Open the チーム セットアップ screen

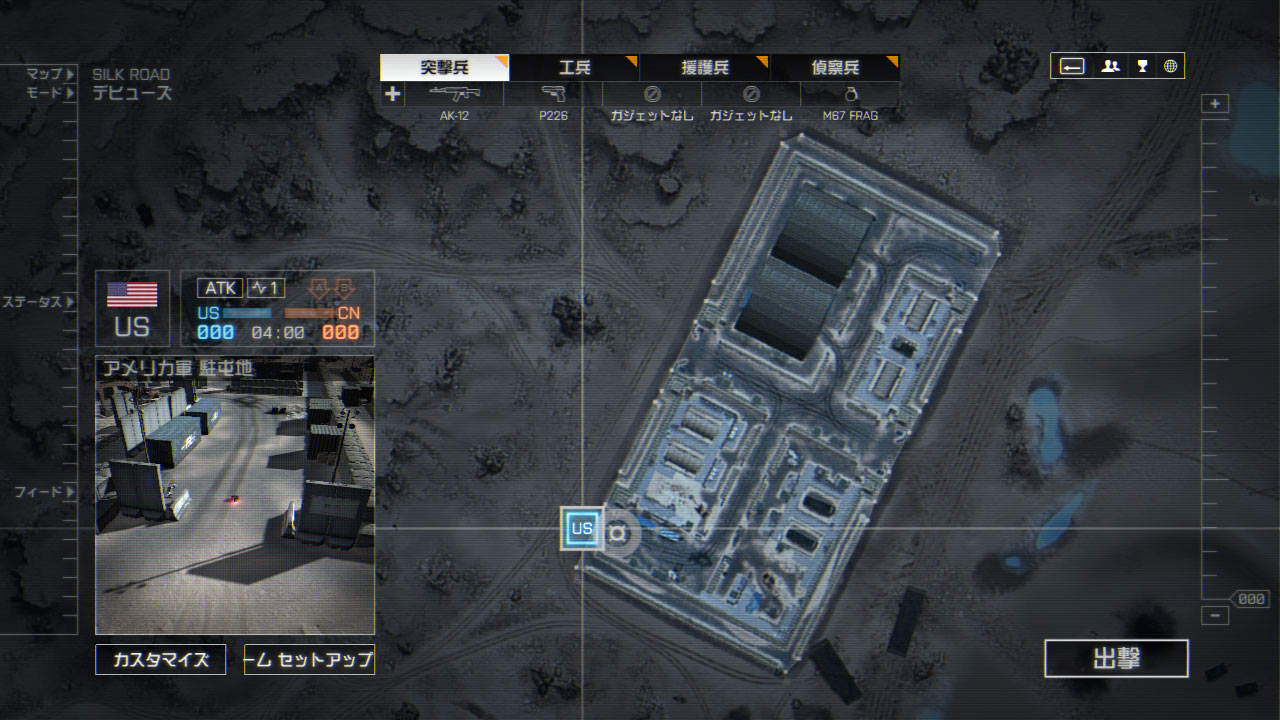click(309, 660)
